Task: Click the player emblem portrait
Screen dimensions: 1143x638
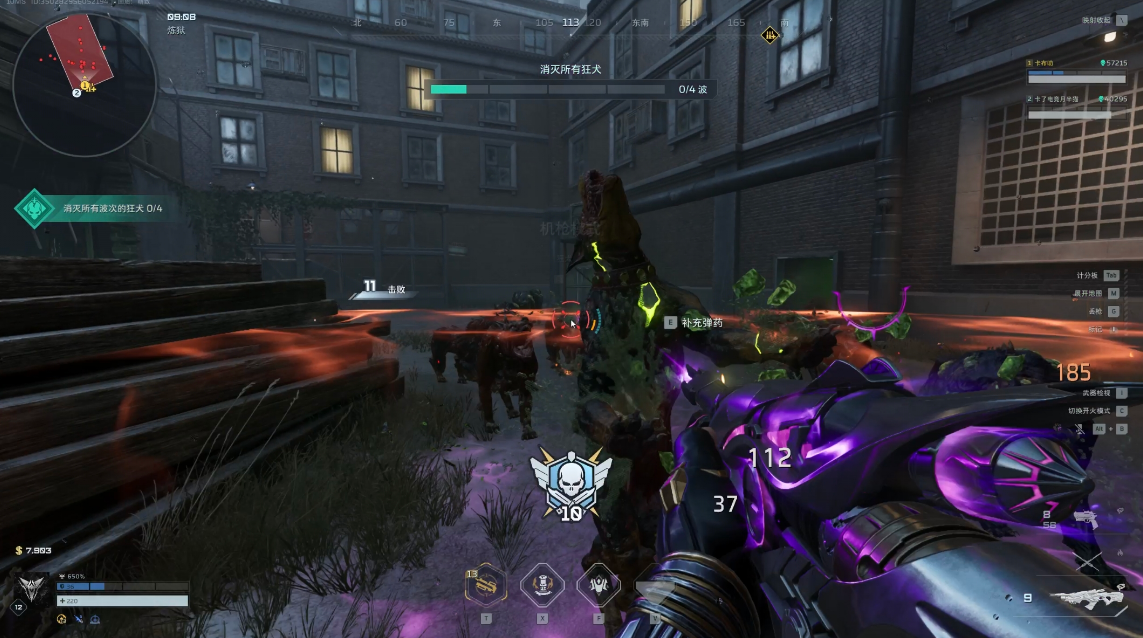Action: click(32, 590)
